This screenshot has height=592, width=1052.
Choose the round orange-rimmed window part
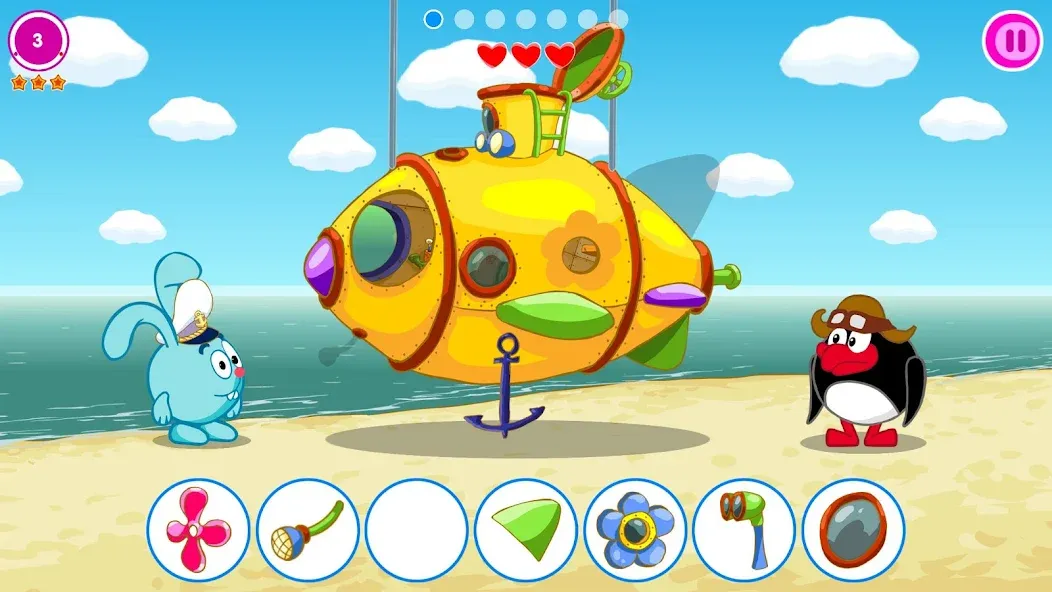point(853,530)
